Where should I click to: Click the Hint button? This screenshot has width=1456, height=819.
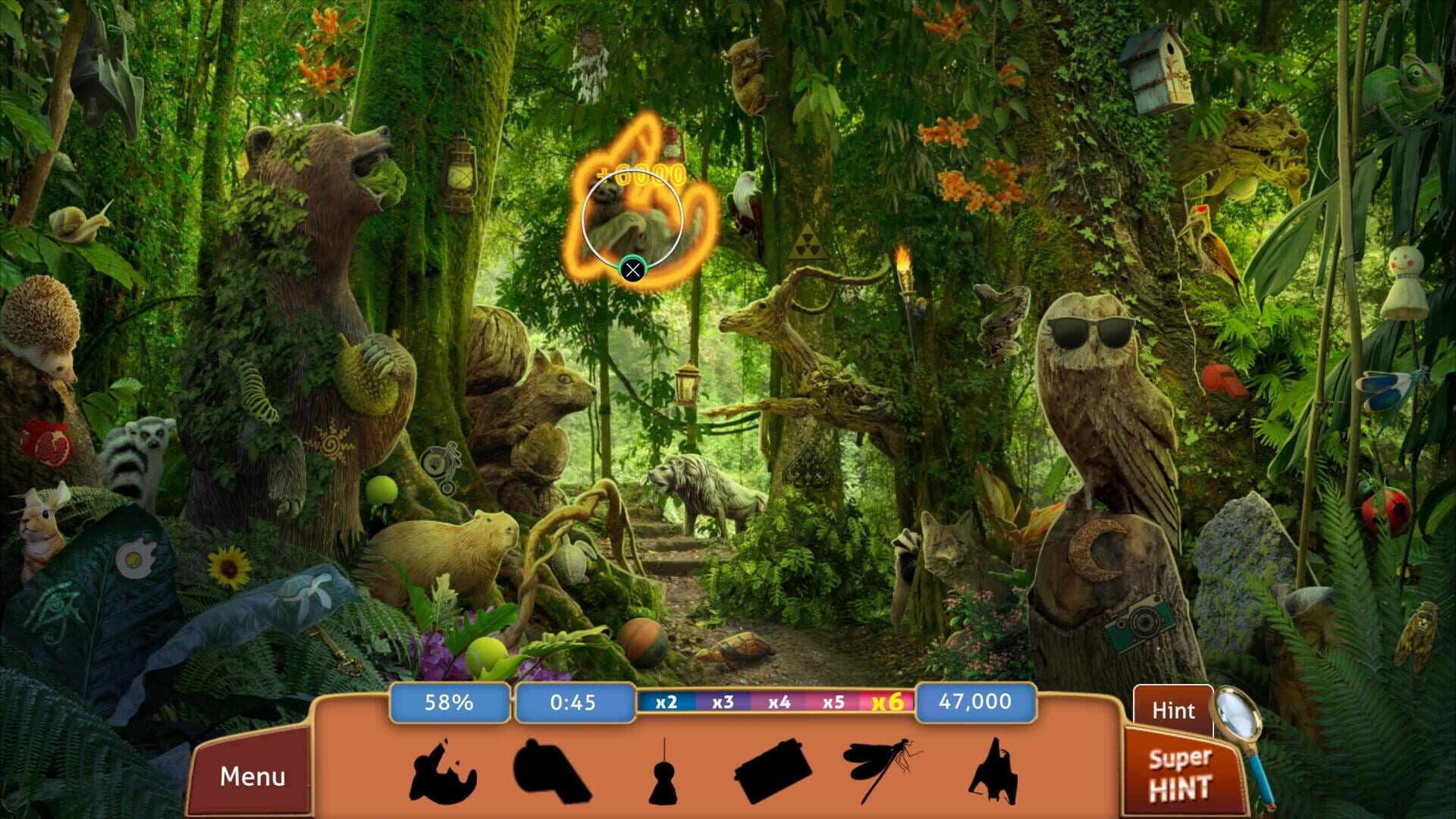click(x=1175, y=710)
